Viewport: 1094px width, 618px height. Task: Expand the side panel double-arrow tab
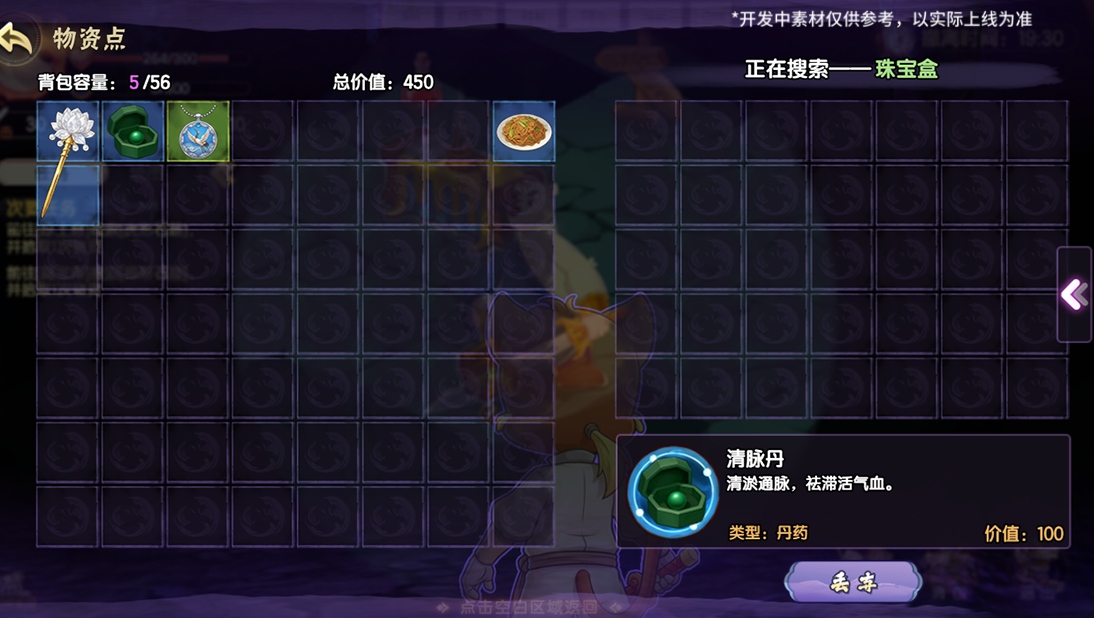click(x=1074, y=294)
